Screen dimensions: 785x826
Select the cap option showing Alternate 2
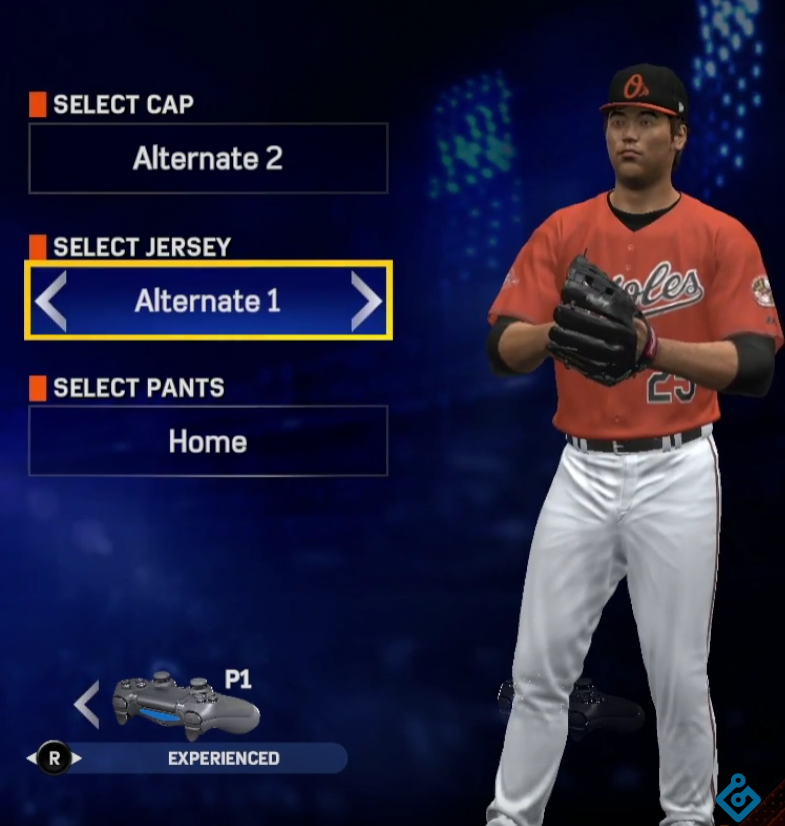(208, 158)
